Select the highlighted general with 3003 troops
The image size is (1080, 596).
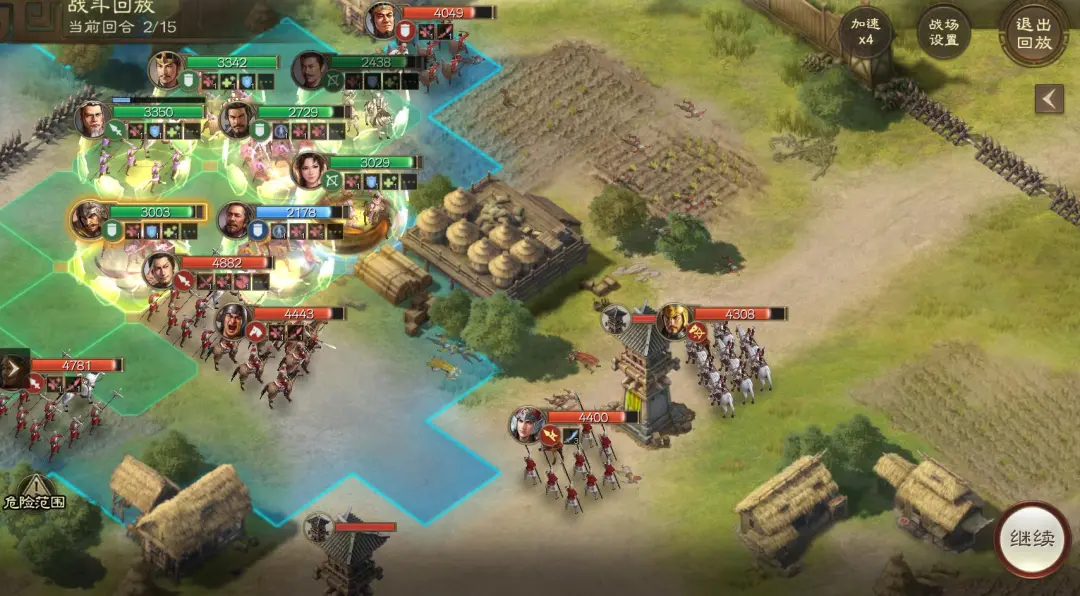click(x=89, y=219)
